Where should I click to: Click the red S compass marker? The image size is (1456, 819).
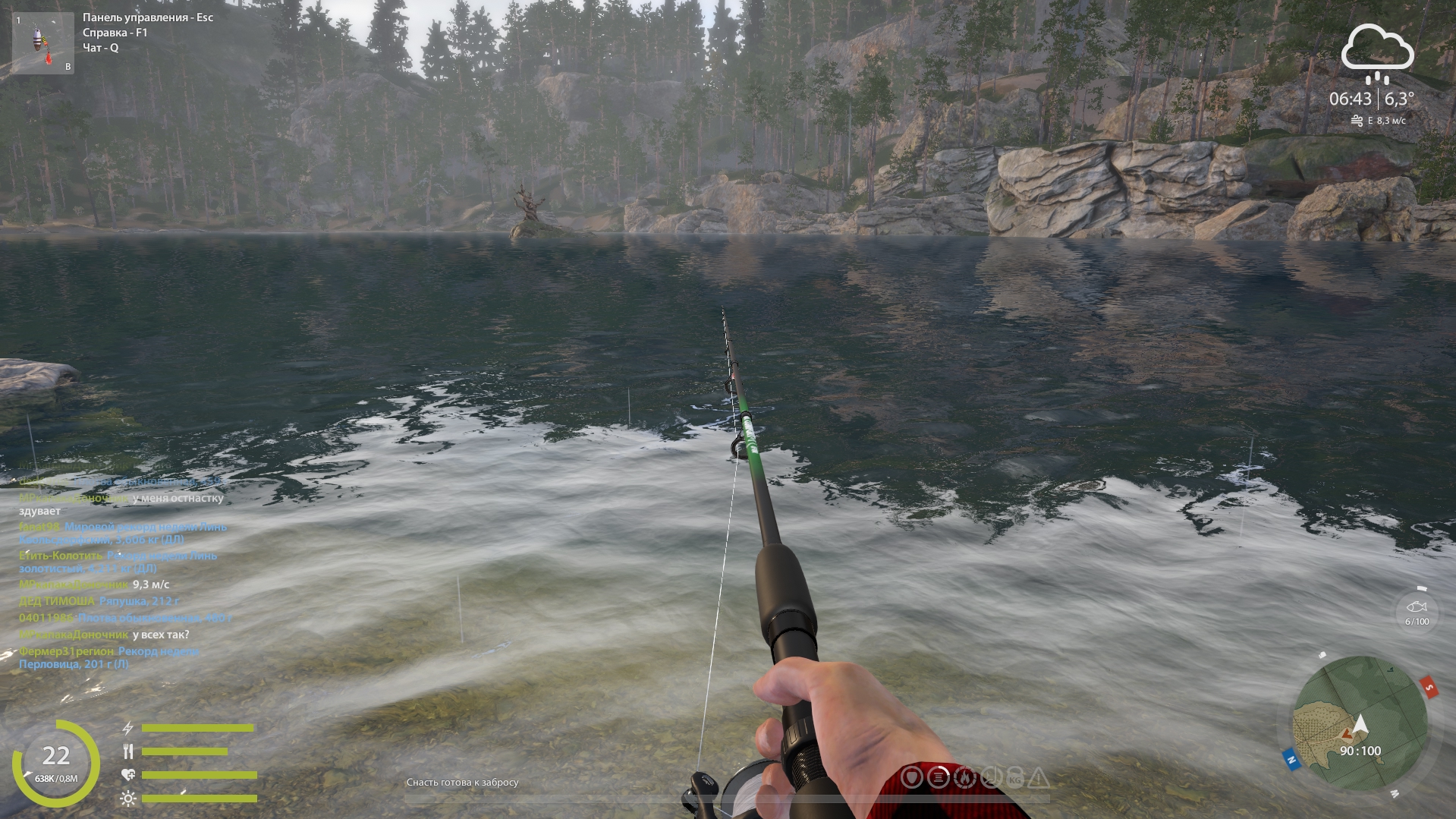(x=1429, y=688)
